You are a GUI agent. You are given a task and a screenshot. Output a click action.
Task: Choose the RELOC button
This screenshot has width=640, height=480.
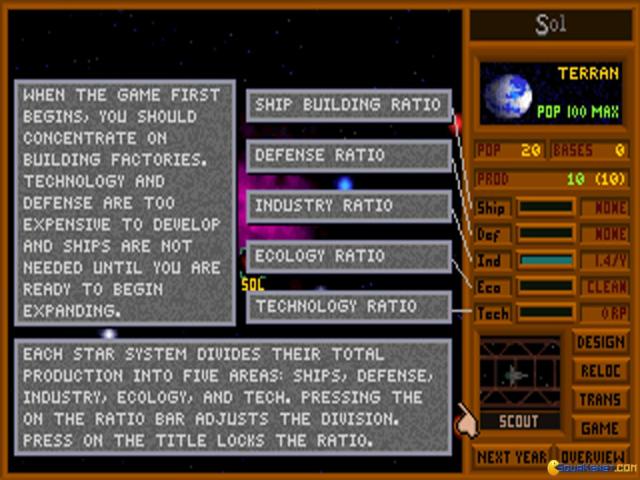(601, 371)
